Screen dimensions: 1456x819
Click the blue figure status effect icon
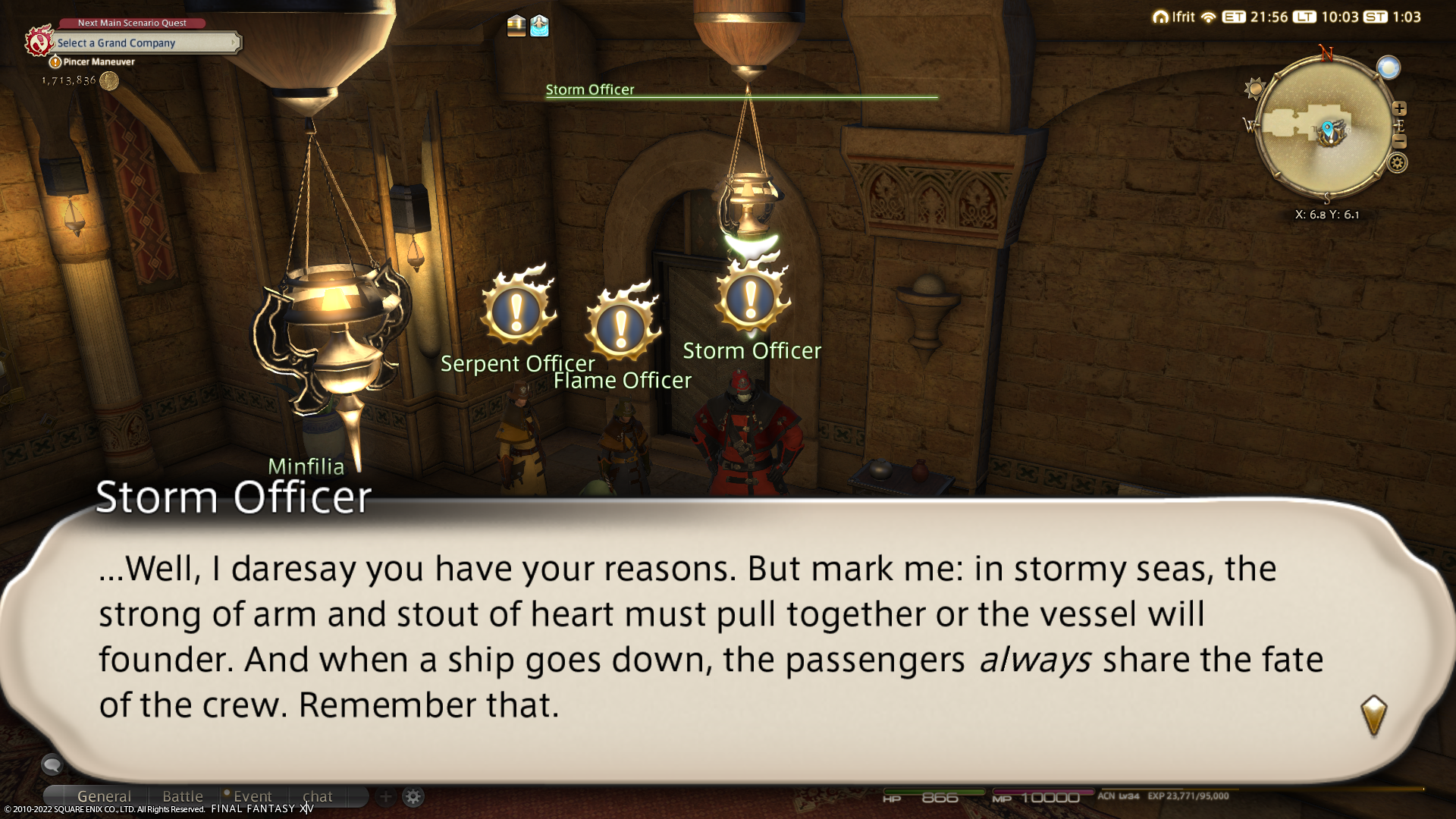(539, 26)
